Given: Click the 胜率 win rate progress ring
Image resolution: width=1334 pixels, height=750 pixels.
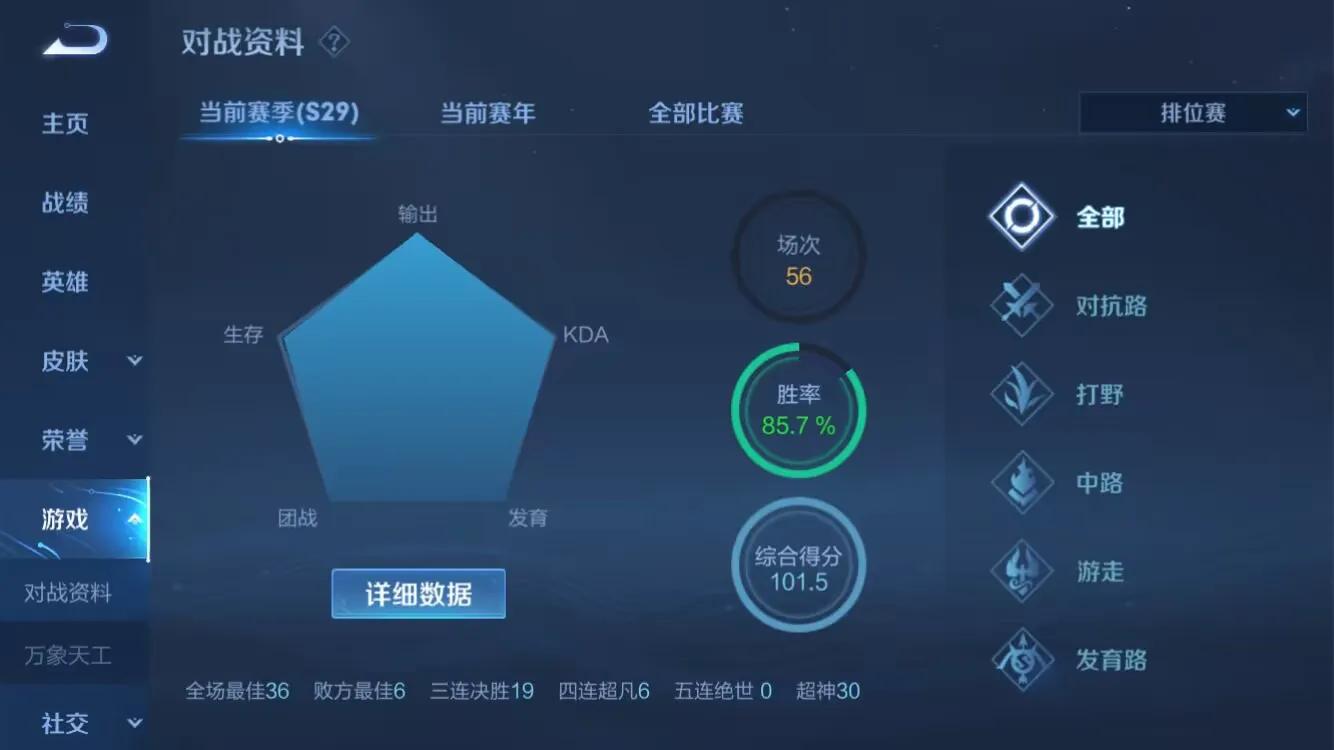Looking at the screenshot, I should pos(798,410).
